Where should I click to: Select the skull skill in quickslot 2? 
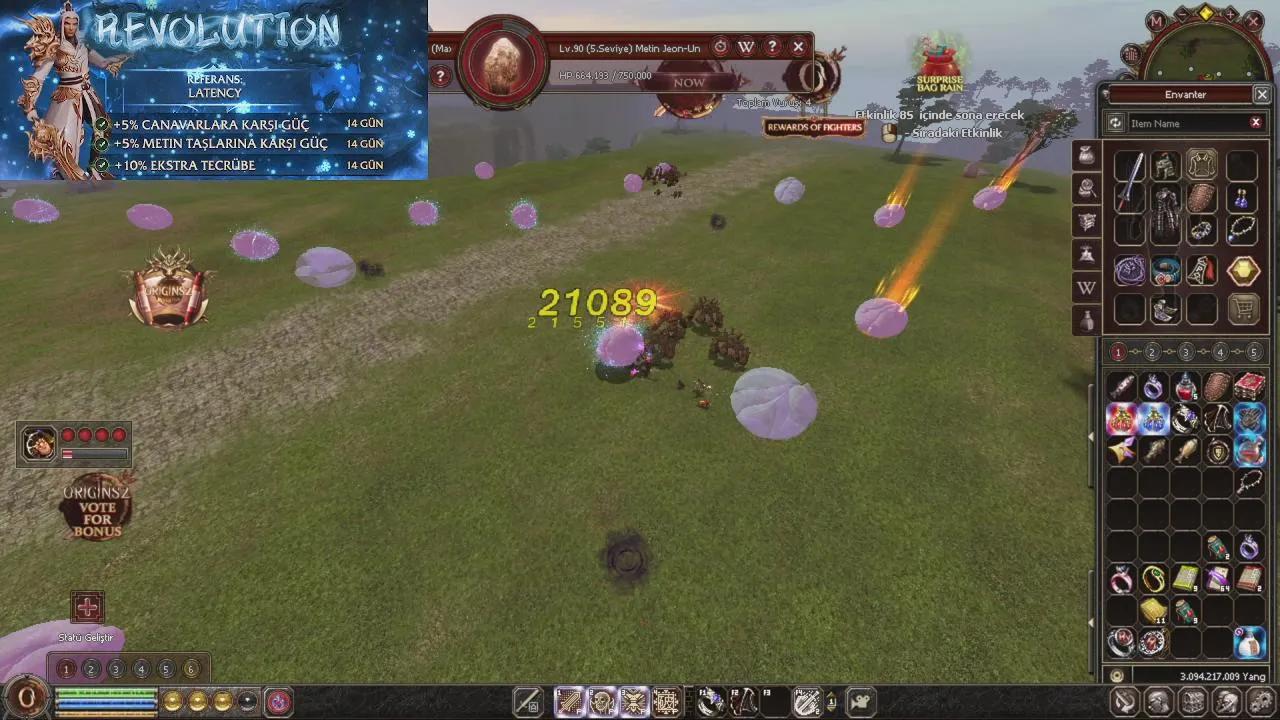[600, 700]
